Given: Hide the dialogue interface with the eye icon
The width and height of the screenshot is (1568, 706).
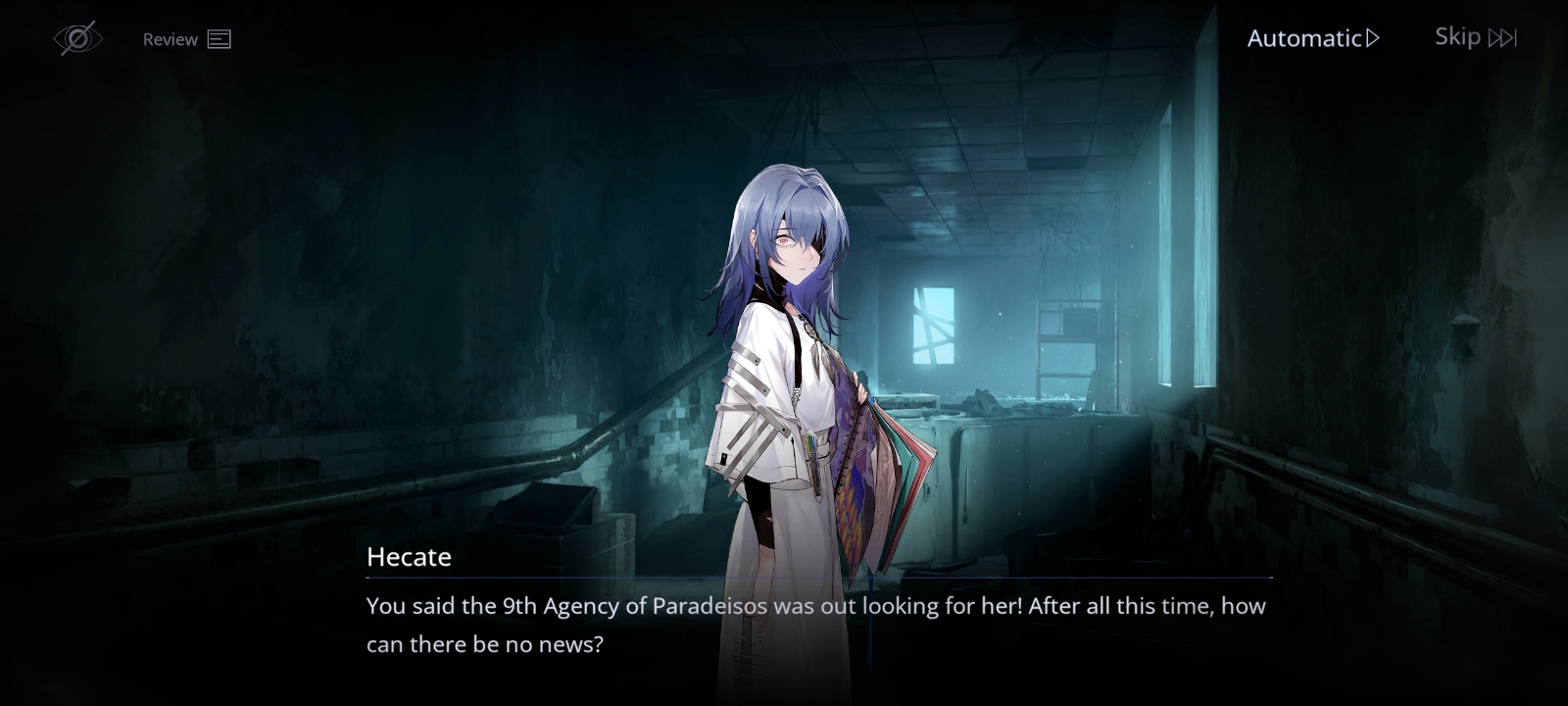Looking at the screenshot, I should click(x=77, y=38).
